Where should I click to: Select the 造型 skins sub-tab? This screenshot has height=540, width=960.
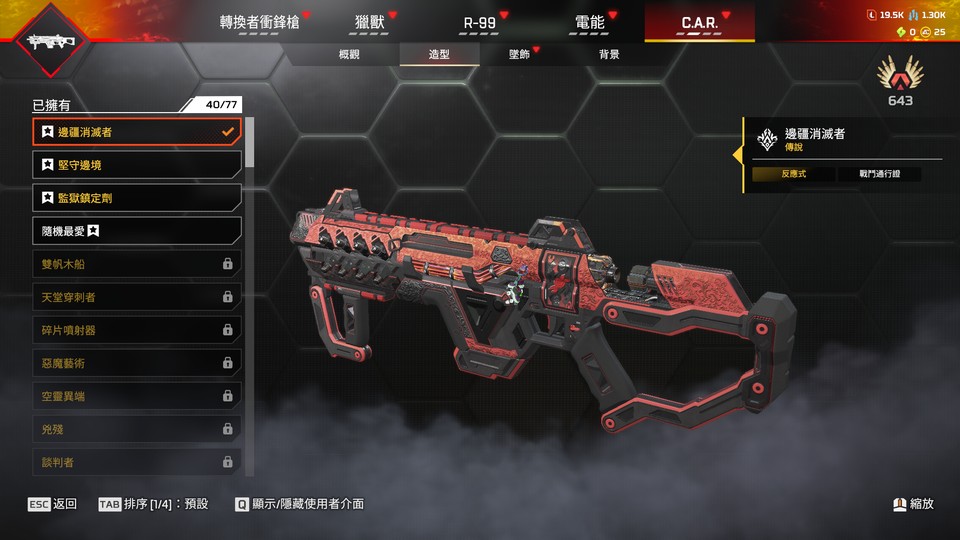[439, 54]
